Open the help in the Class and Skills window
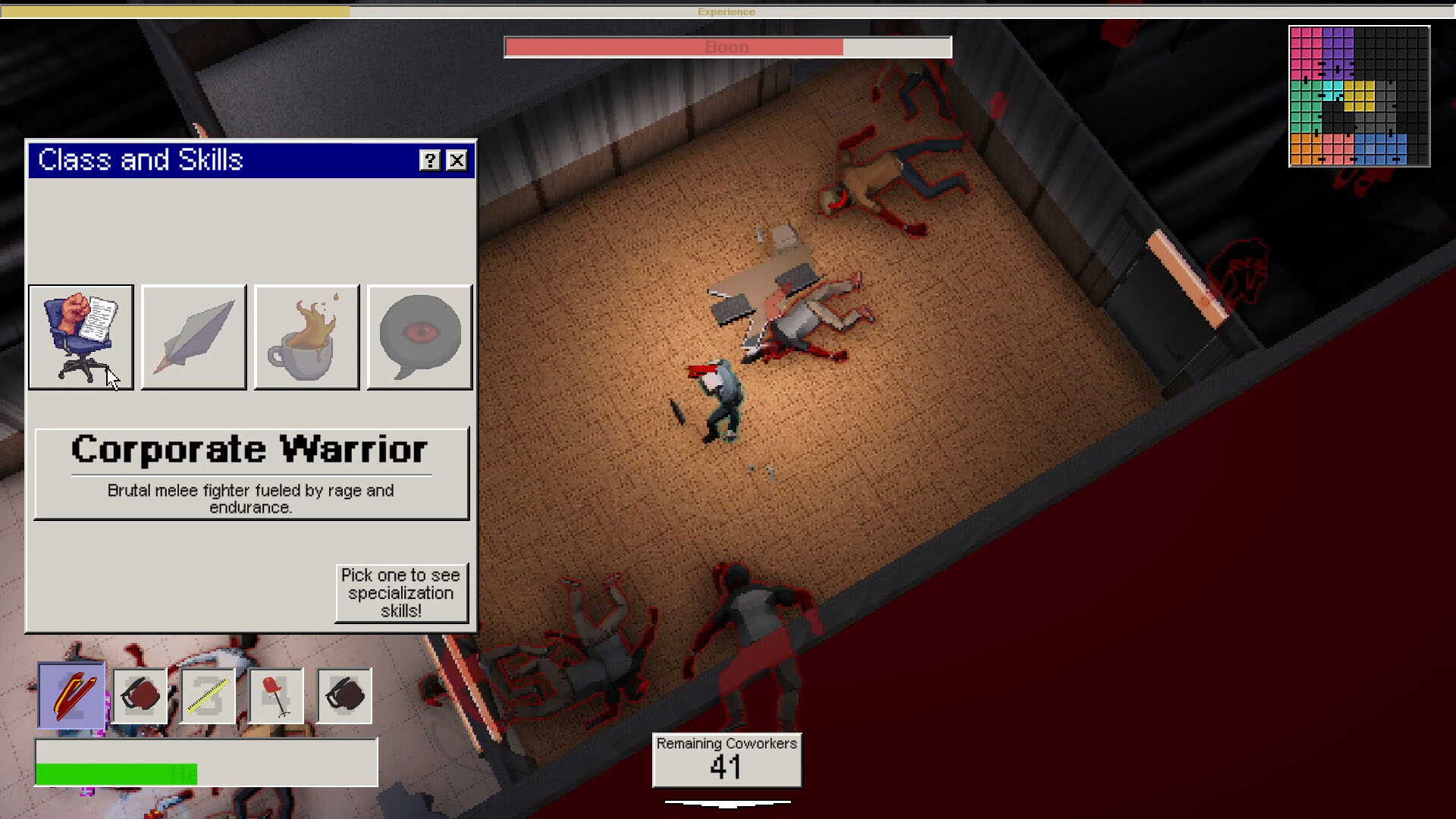This screenshot has width=1456, height=819. pos(430,160)
